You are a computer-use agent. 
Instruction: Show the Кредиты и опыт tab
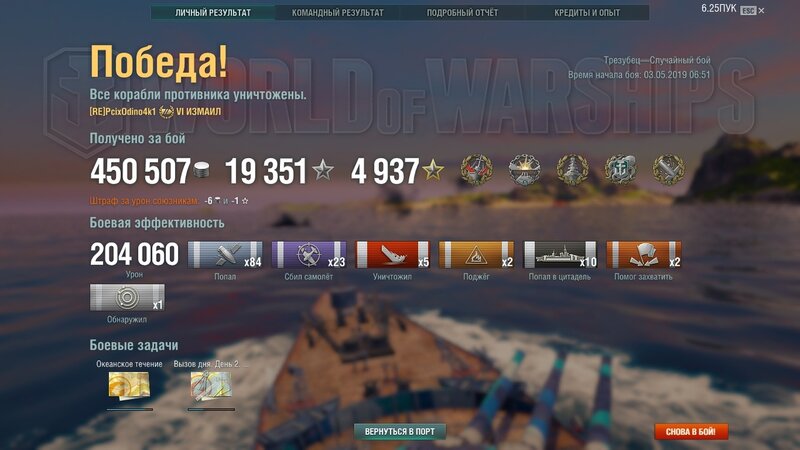coord(587,13)
